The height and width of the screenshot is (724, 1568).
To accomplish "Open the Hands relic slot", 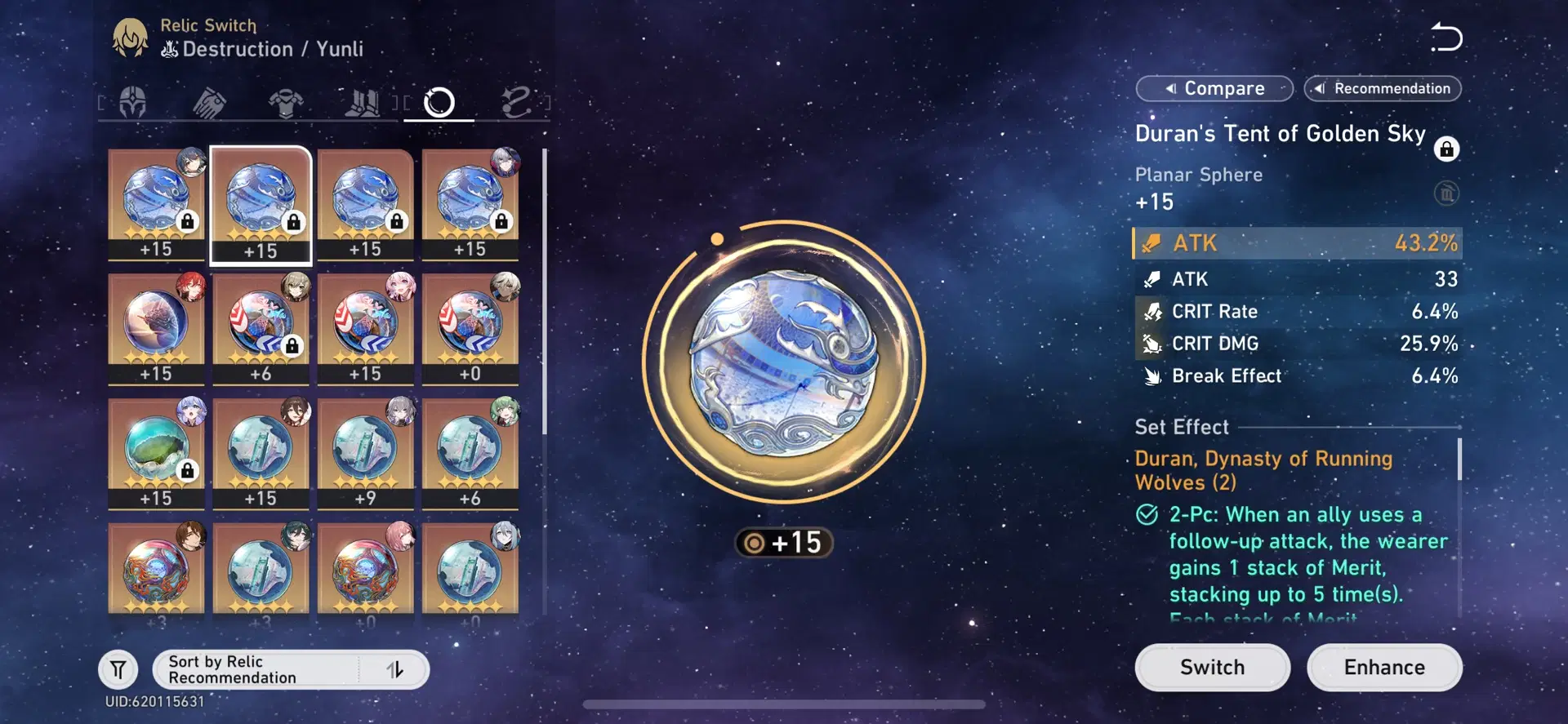I will 208,102.
